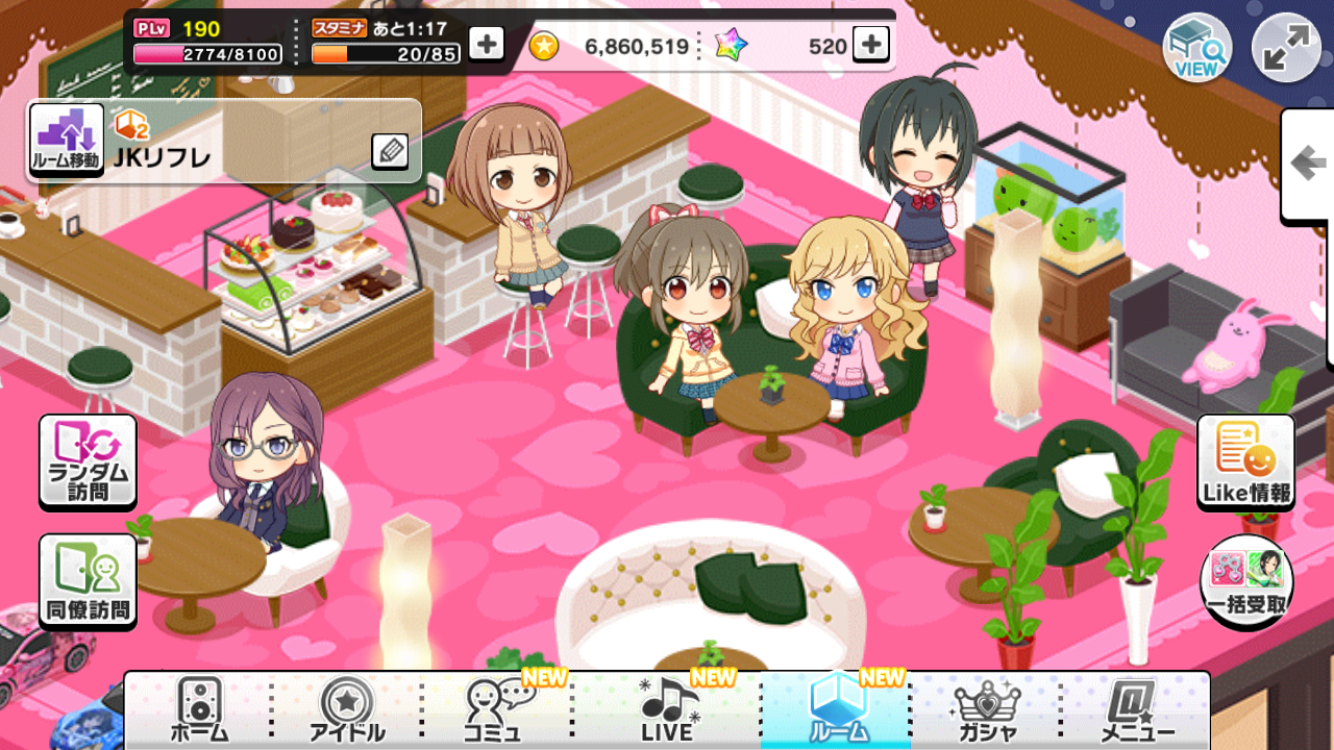Click the ランダム訪問 random visit button
Viewport: 1334px width, 750px height.
[88, 461]
